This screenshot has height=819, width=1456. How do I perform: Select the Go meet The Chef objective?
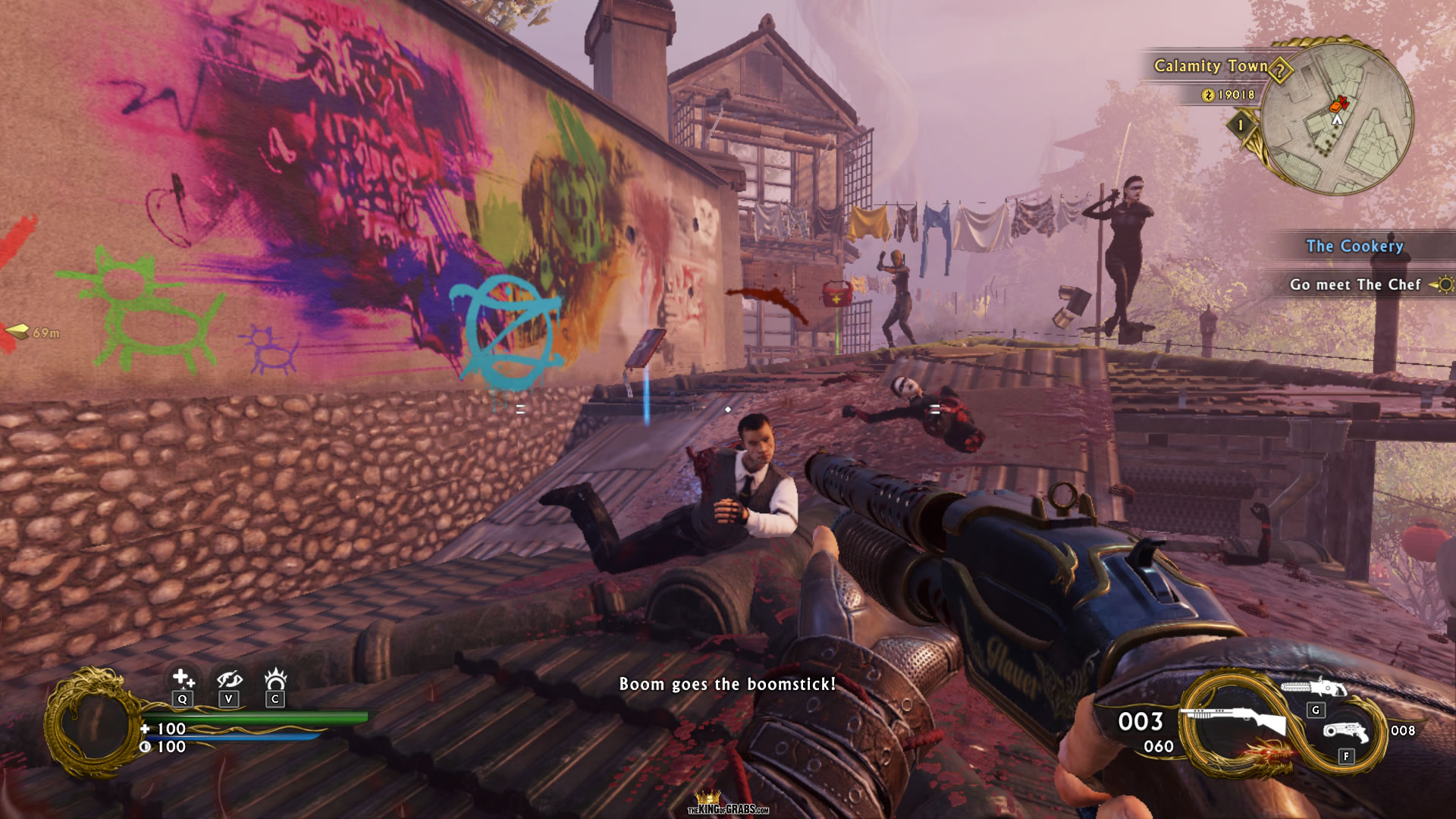(x=1355, y=284)
